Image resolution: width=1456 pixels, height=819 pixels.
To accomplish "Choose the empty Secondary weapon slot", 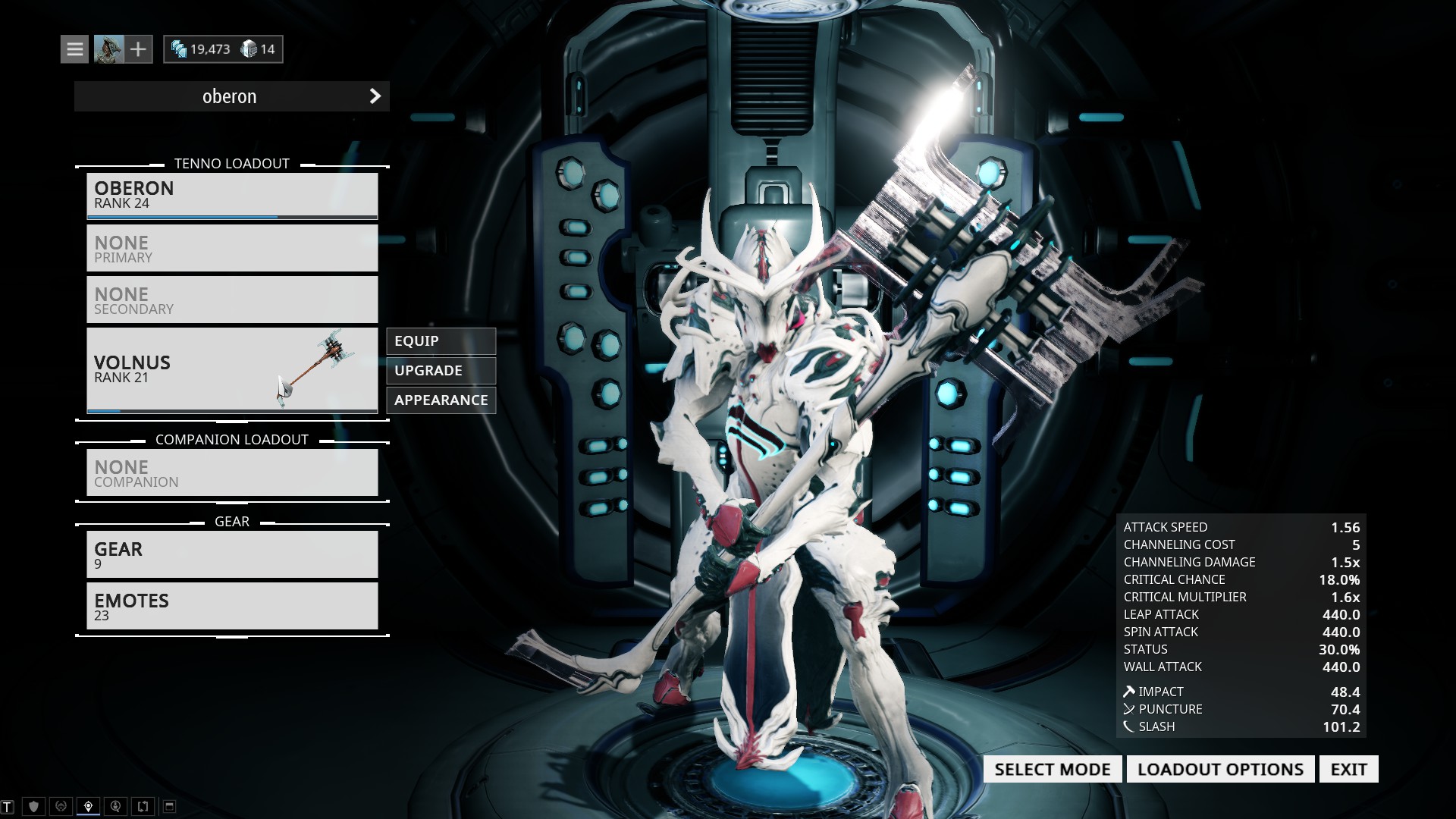I will click(x=232, y=300).
